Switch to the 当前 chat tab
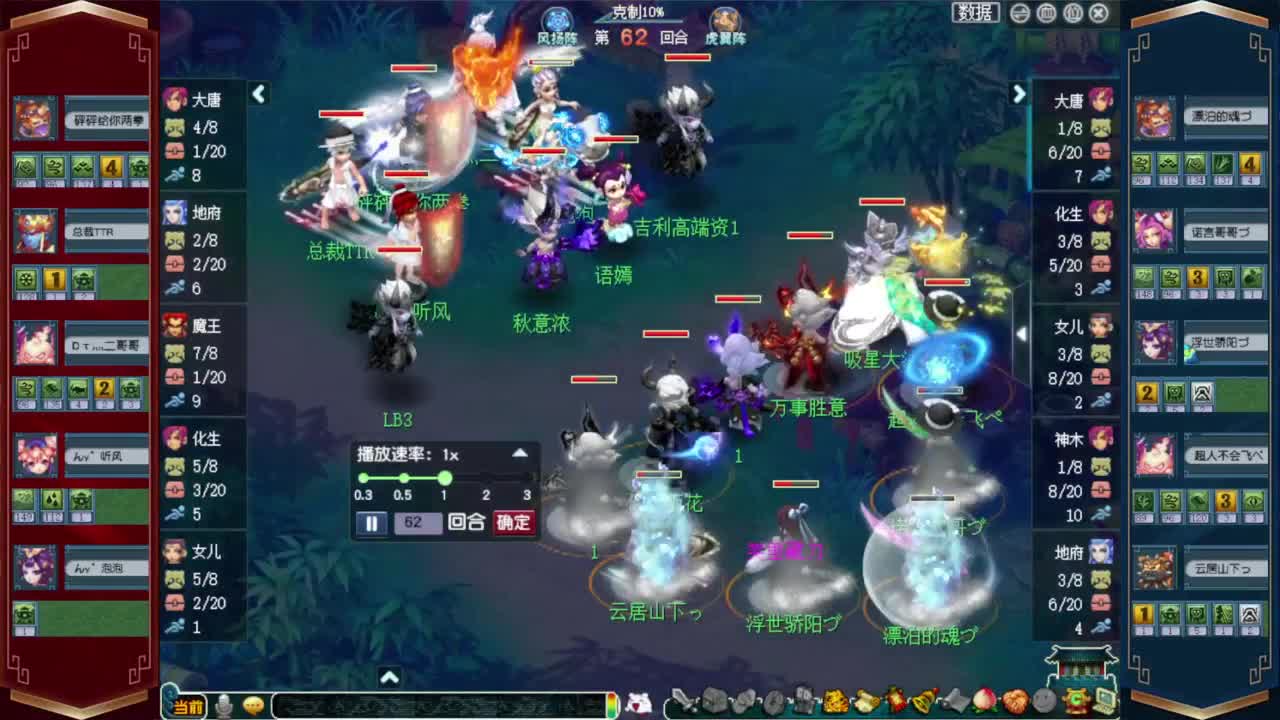1280x720 pixels. (x=187, y=705)
